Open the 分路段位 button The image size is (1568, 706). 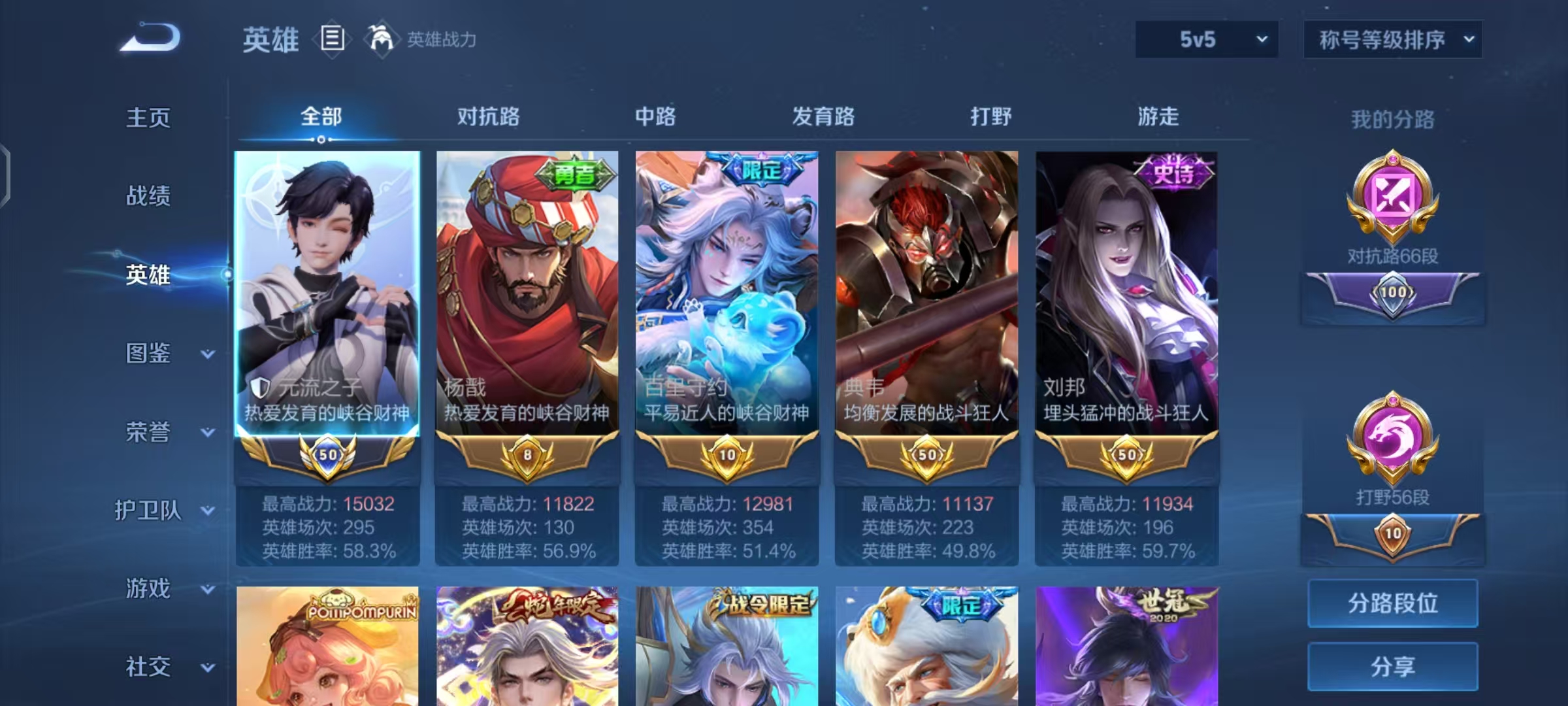click(x=1392, y=603)
